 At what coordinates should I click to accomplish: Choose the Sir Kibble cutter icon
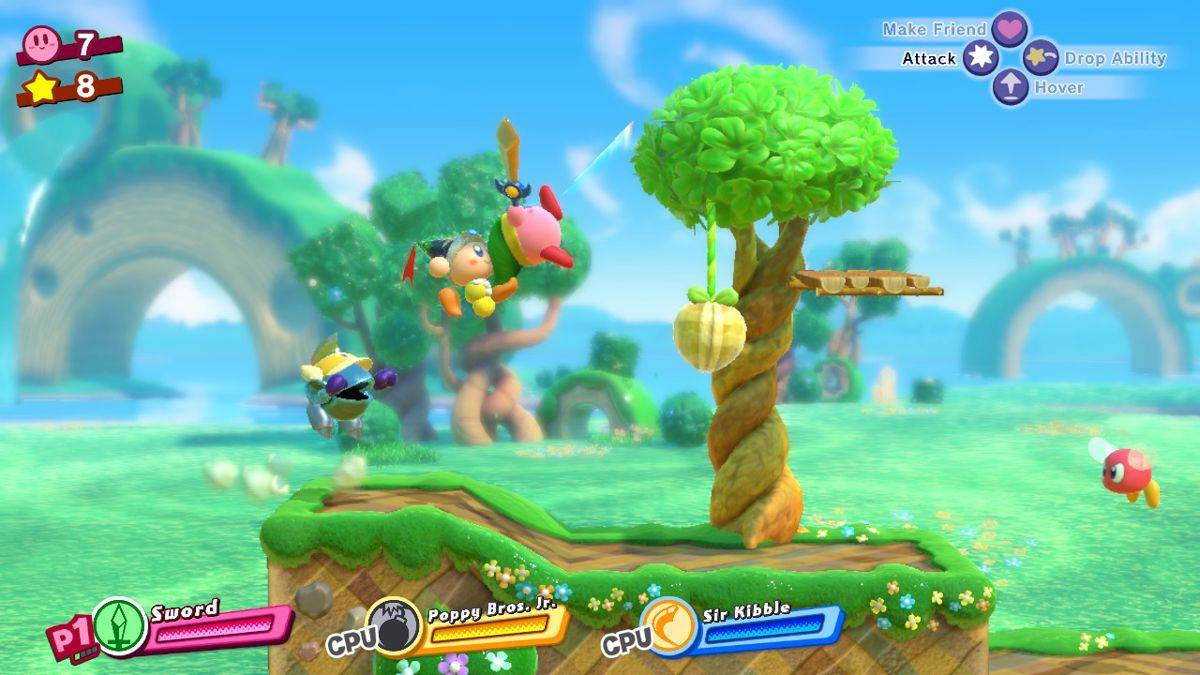click(x=668, y=626)
